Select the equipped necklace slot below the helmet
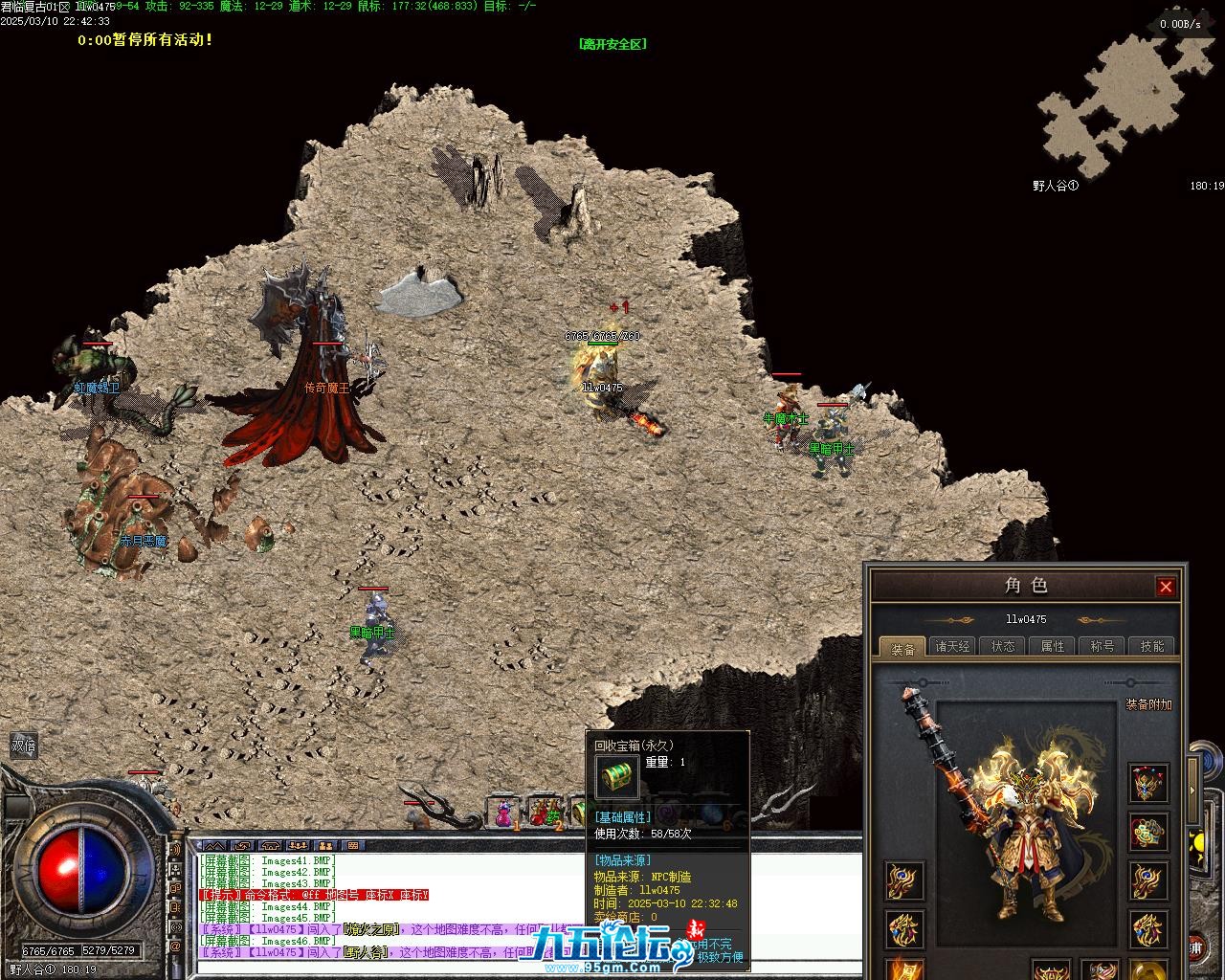The height and width of the screenshot is (980, 1225). (1147, 832)
